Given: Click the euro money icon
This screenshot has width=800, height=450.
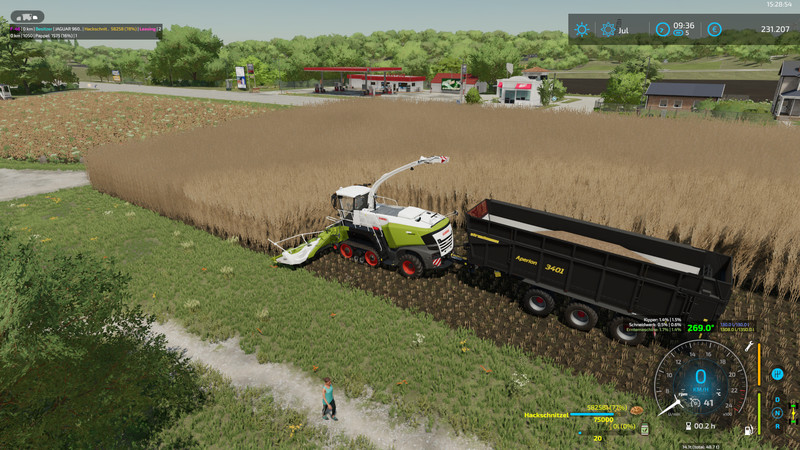Looking at the screenshot, I should tap(714, 29).
